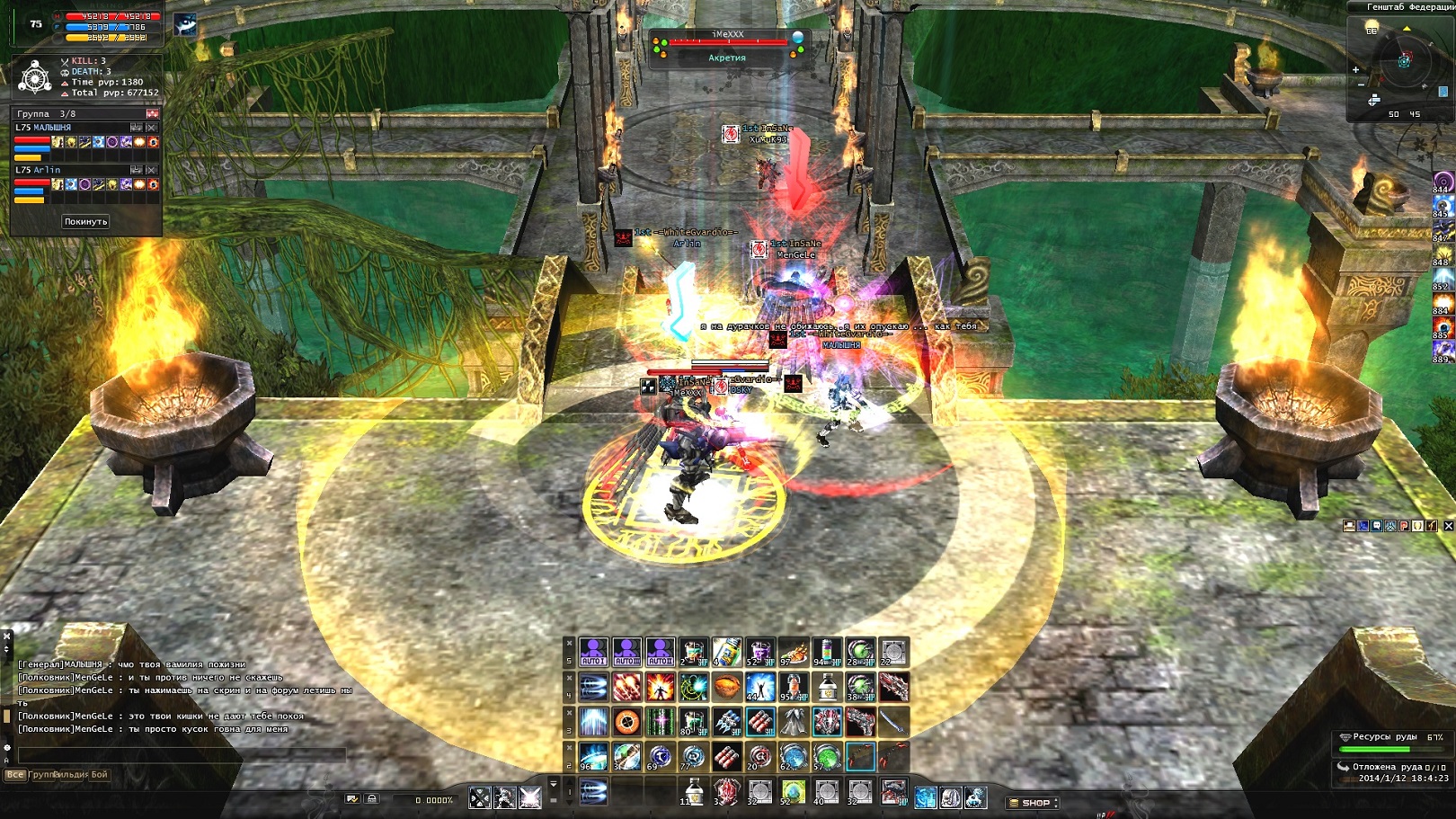
Task: Open the SHOP menu
Action: [1034, 803]
